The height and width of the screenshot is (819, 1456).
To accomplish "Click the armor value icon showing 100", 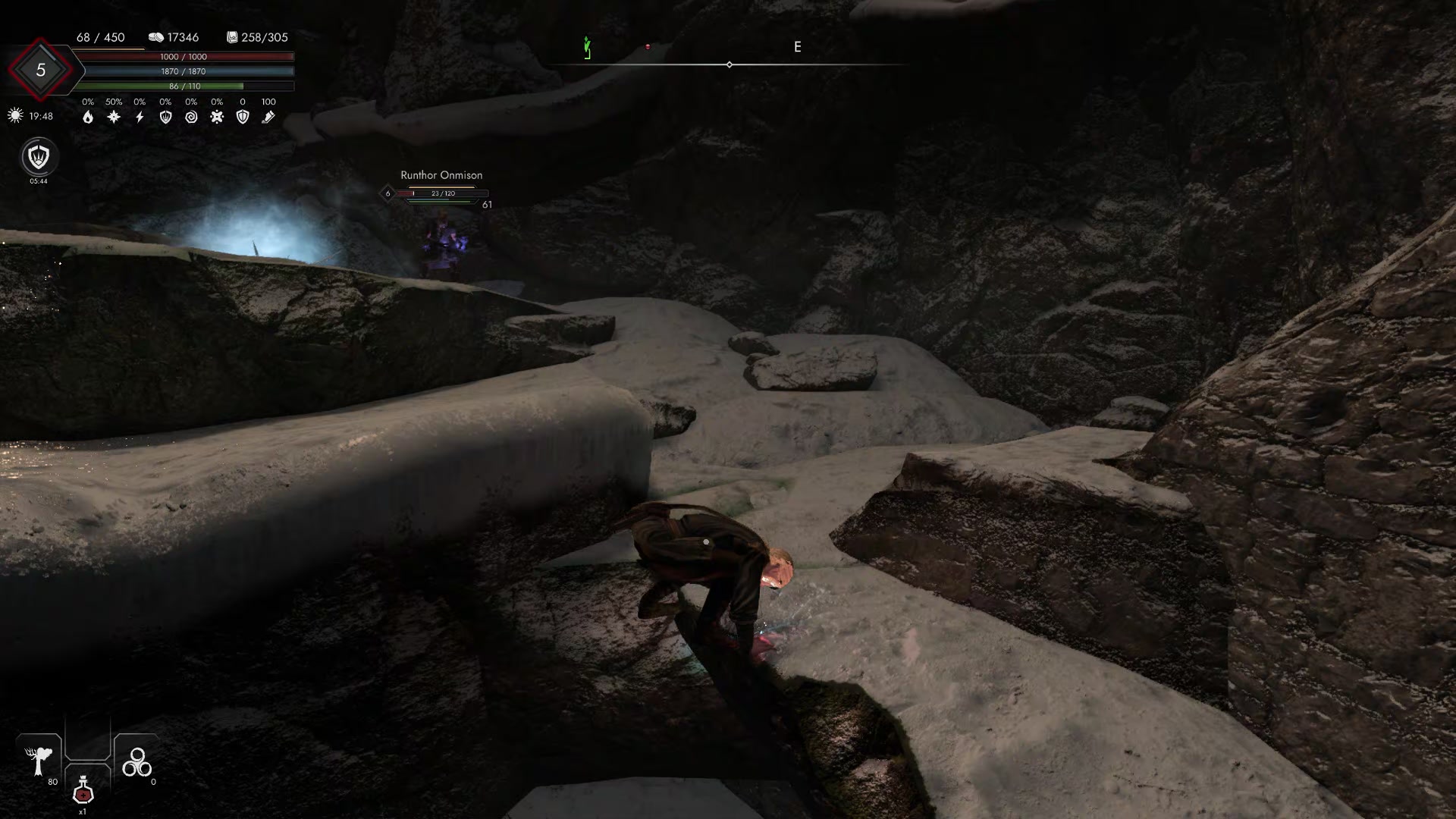I will (268, 116).
